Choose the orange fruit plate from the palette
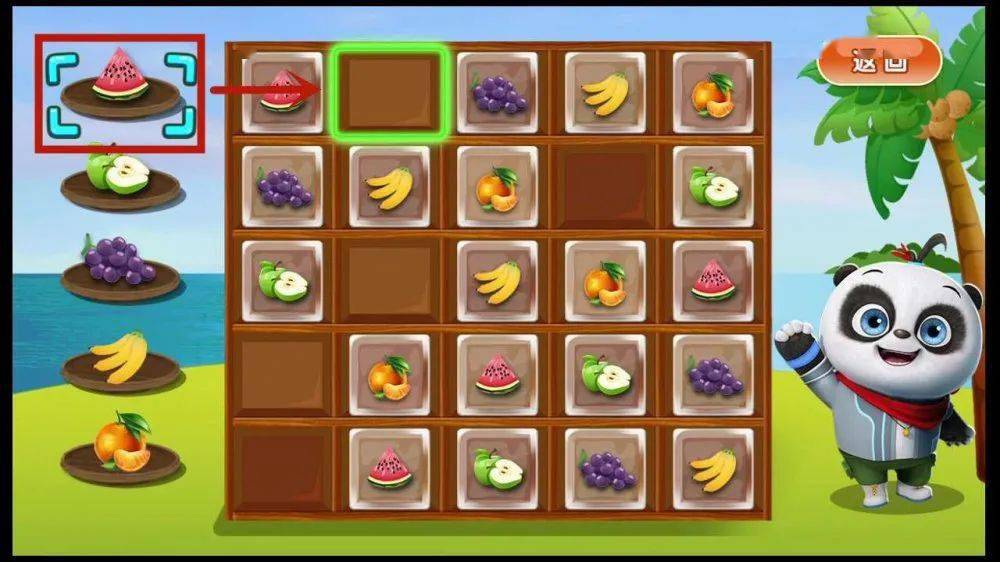1000x562 pixels. click(120, 450)
